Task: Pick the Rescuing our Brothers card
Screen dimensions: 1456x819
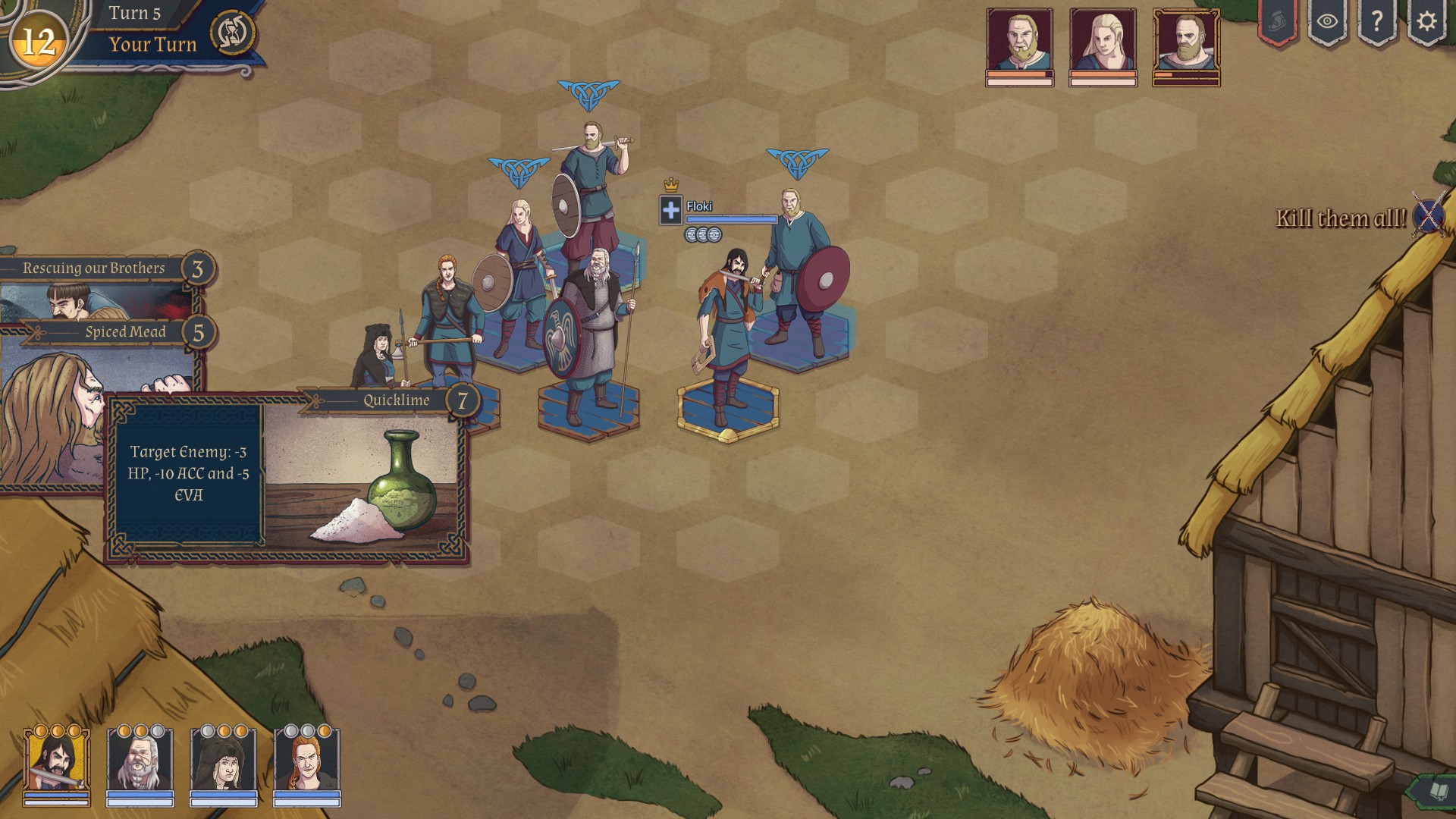Action: 95,268
